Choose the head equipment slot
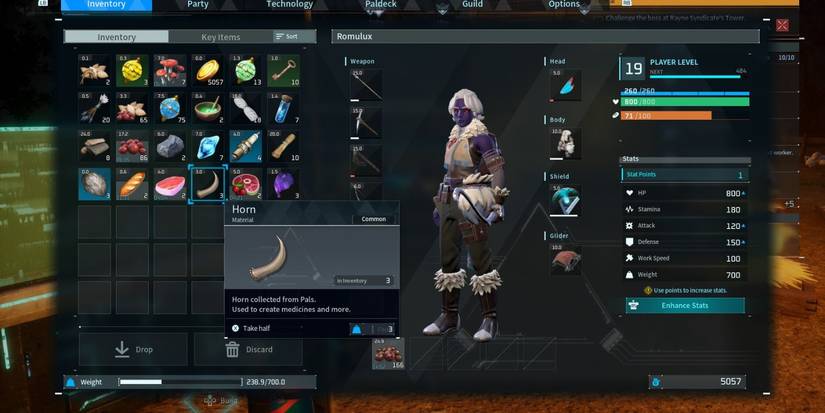Screen dimensions: 825x413 tap(565, 86)
